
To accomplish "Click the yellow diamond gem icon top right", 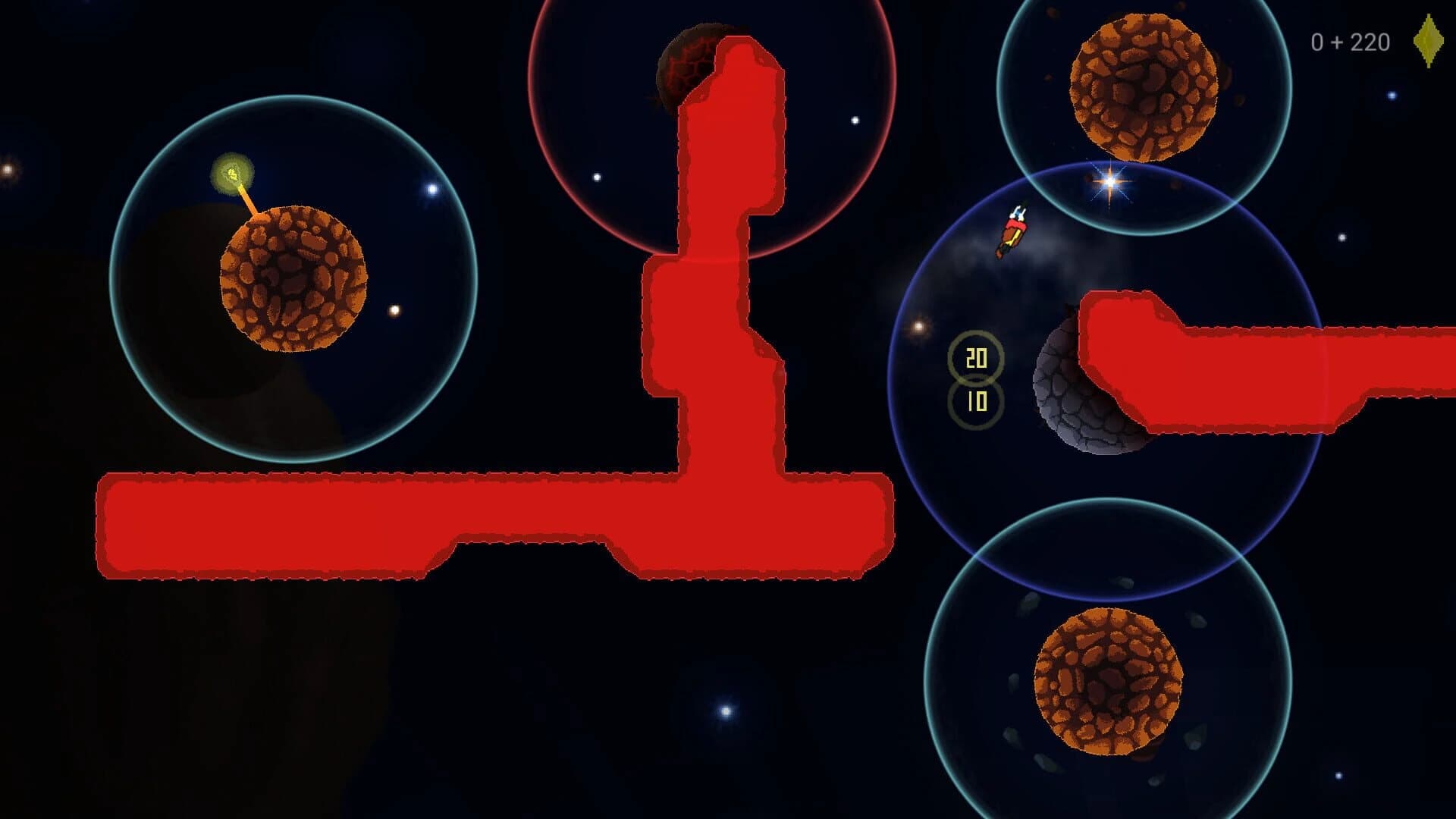I will (1427, 42).
